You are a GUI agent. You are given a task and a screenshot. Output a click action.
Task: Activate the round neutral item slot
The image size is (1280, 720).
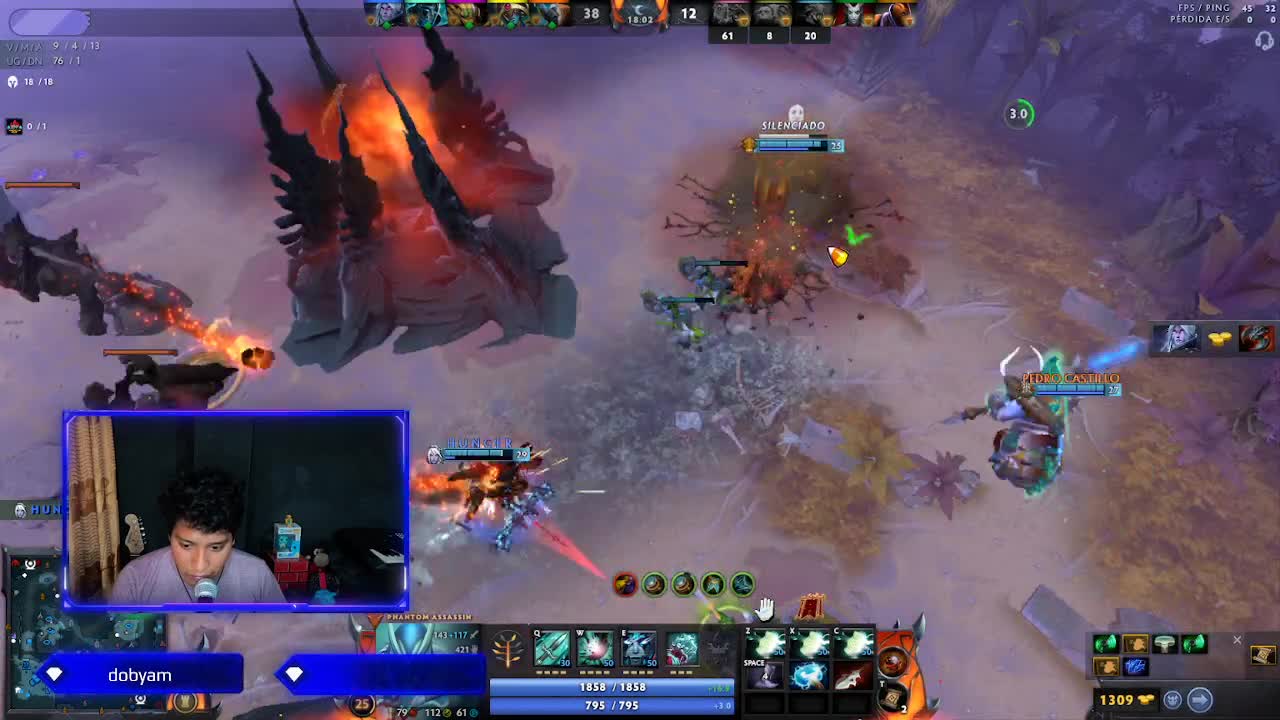point(892,661)
